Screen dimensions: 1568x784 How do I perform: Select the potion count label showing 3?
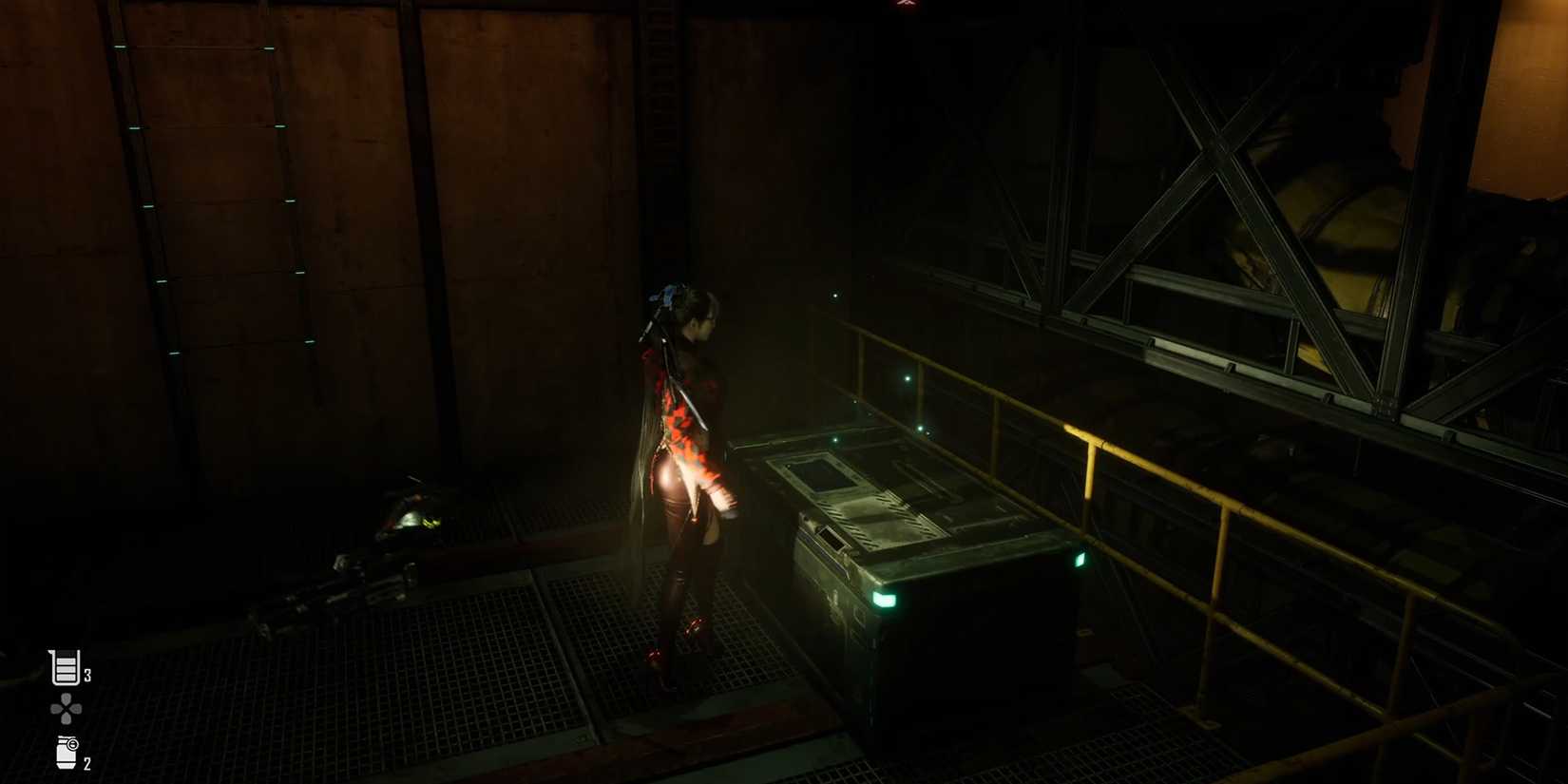[86, 676]
